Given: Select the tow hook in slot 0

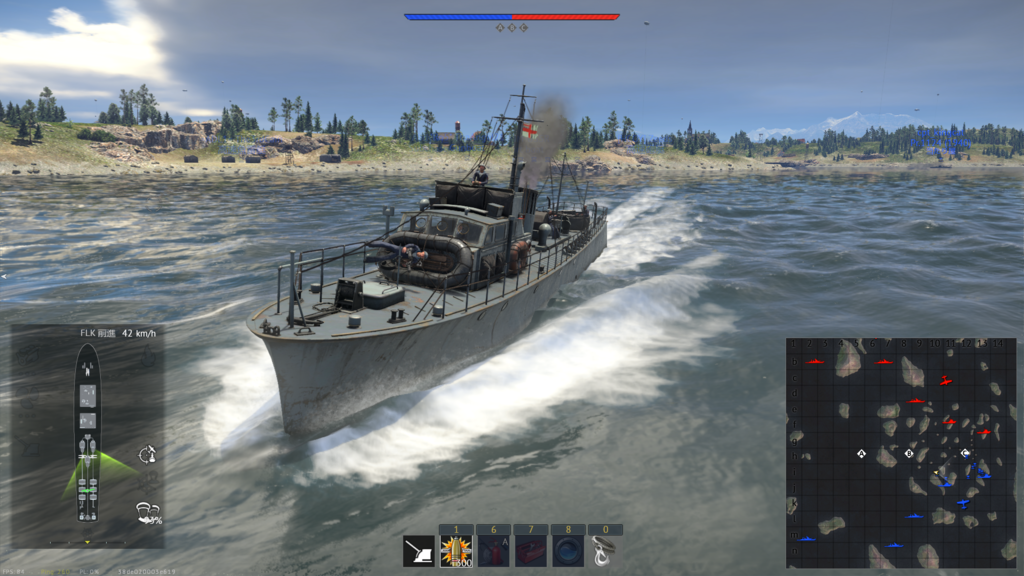Looking at the screenshot, I should [604, 551].
